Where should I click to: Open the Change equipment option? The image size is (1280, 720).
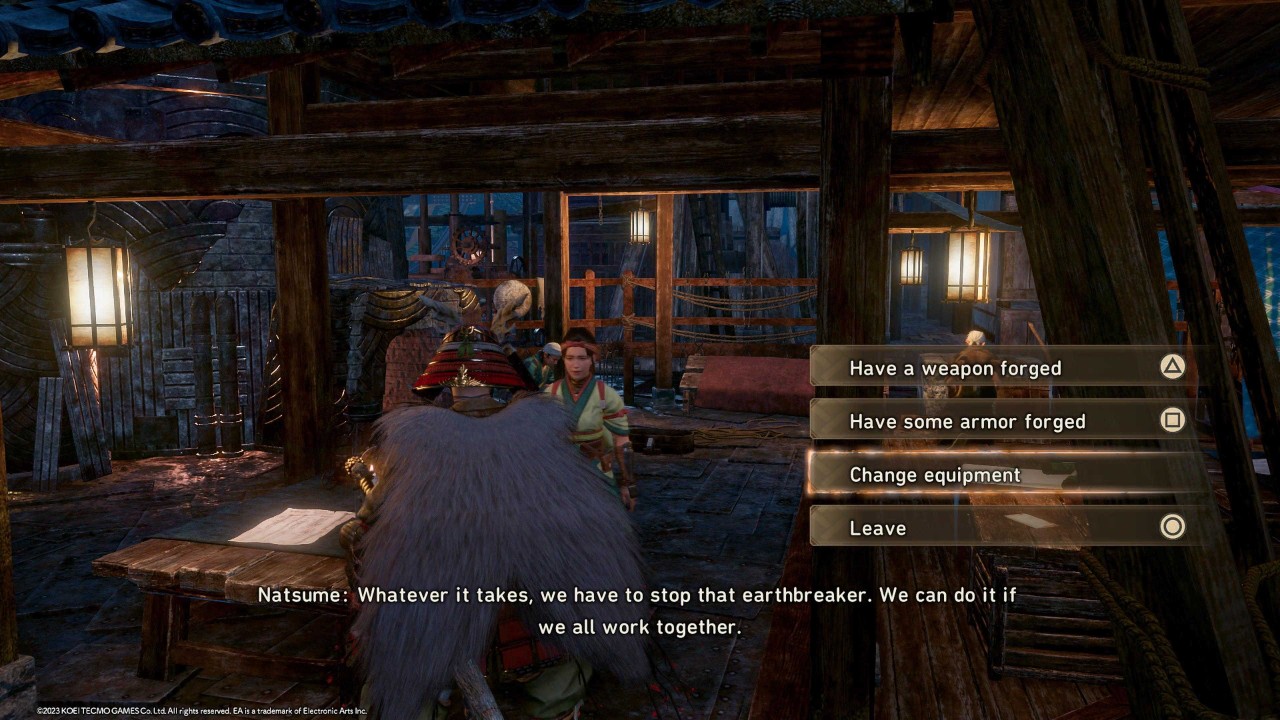coord(1000,475)
